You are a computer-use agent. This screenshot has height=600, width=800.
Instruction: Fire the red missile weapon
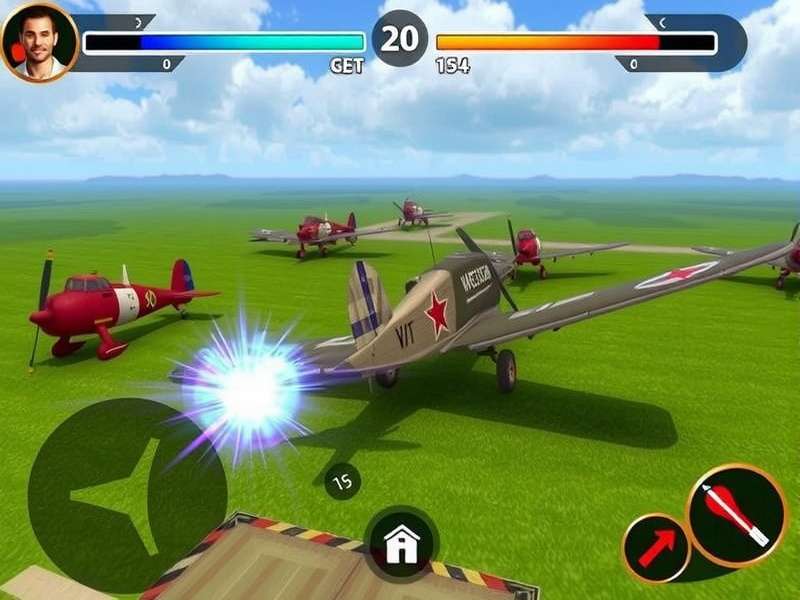[736, 514]
